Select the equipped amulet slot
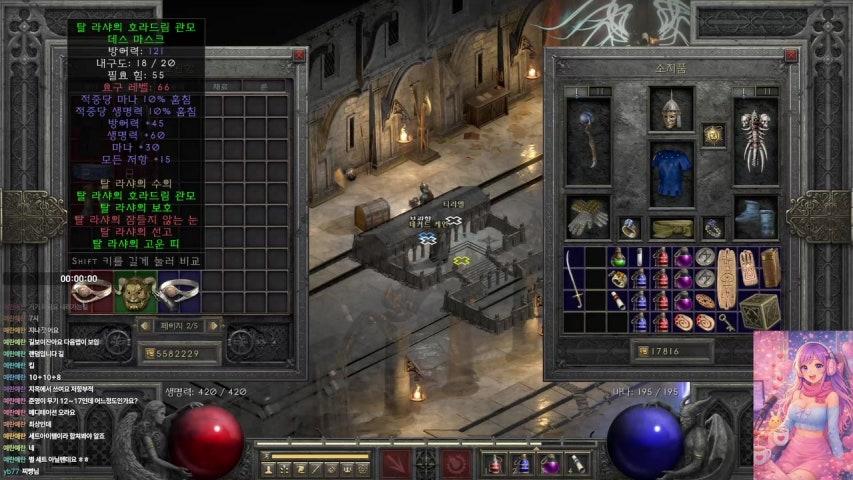This screenshot has width=853, height=480. [713, 135]
